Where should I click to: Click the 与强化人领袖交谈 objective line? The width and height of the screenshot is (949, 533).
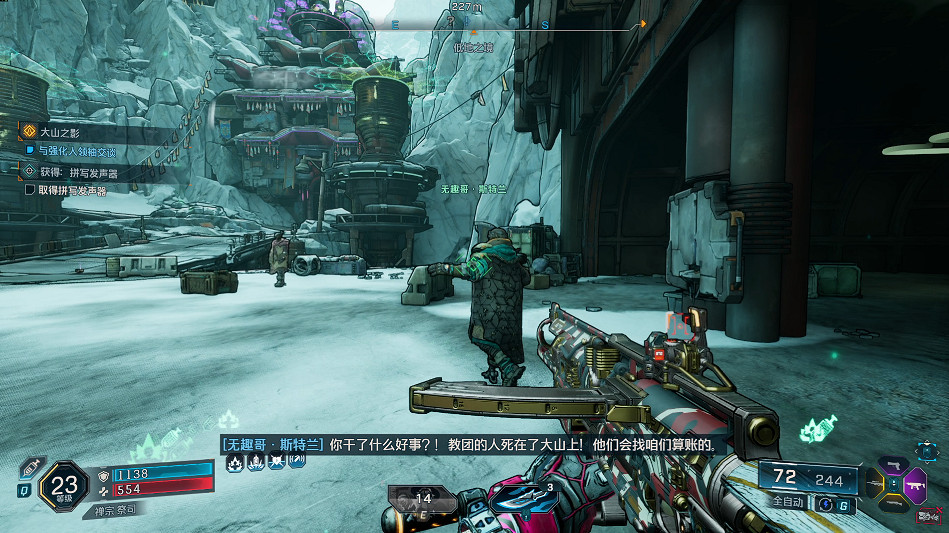(76, 152)
